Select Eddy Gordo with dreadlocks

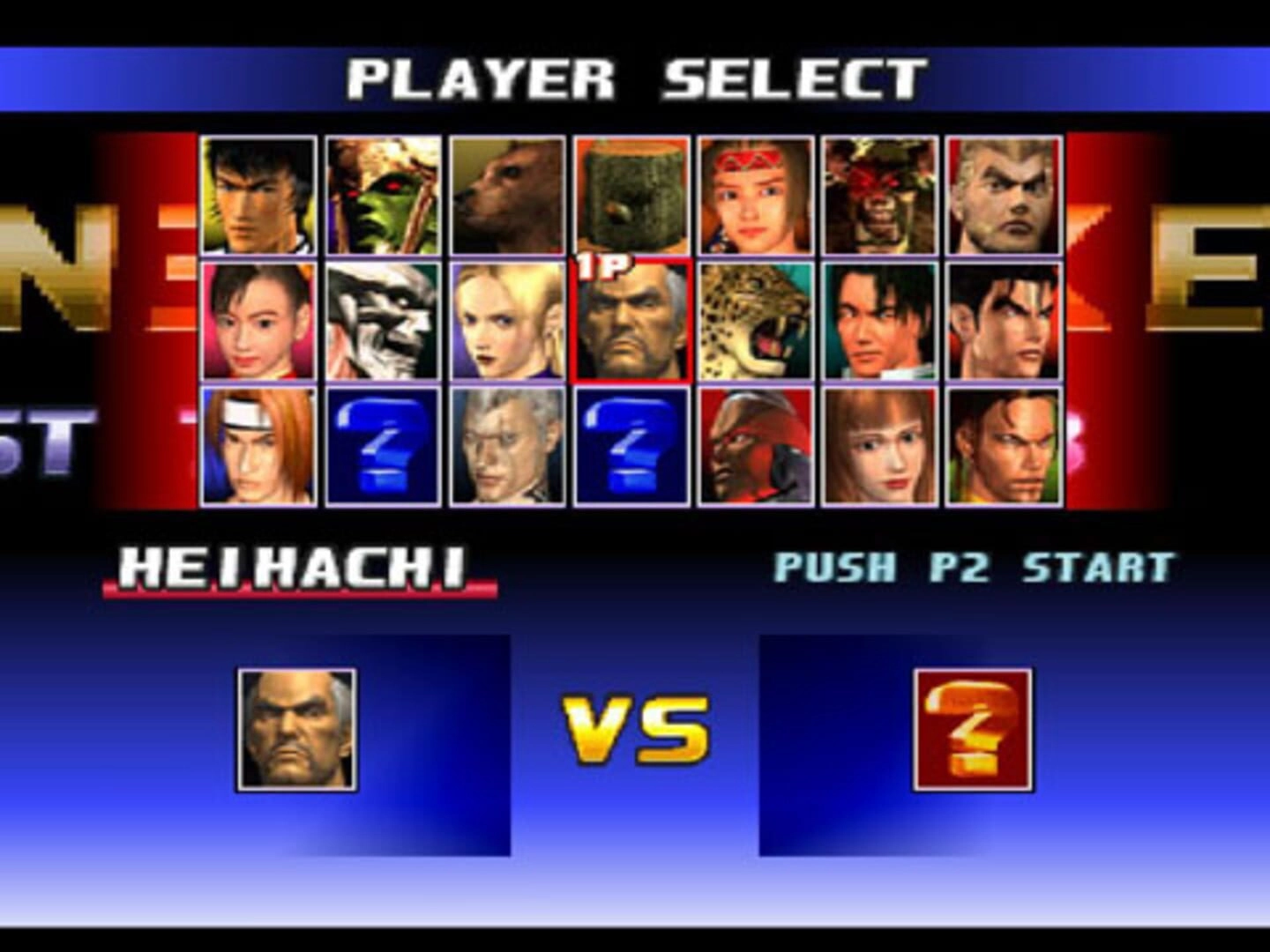[x=1004, y=446]
